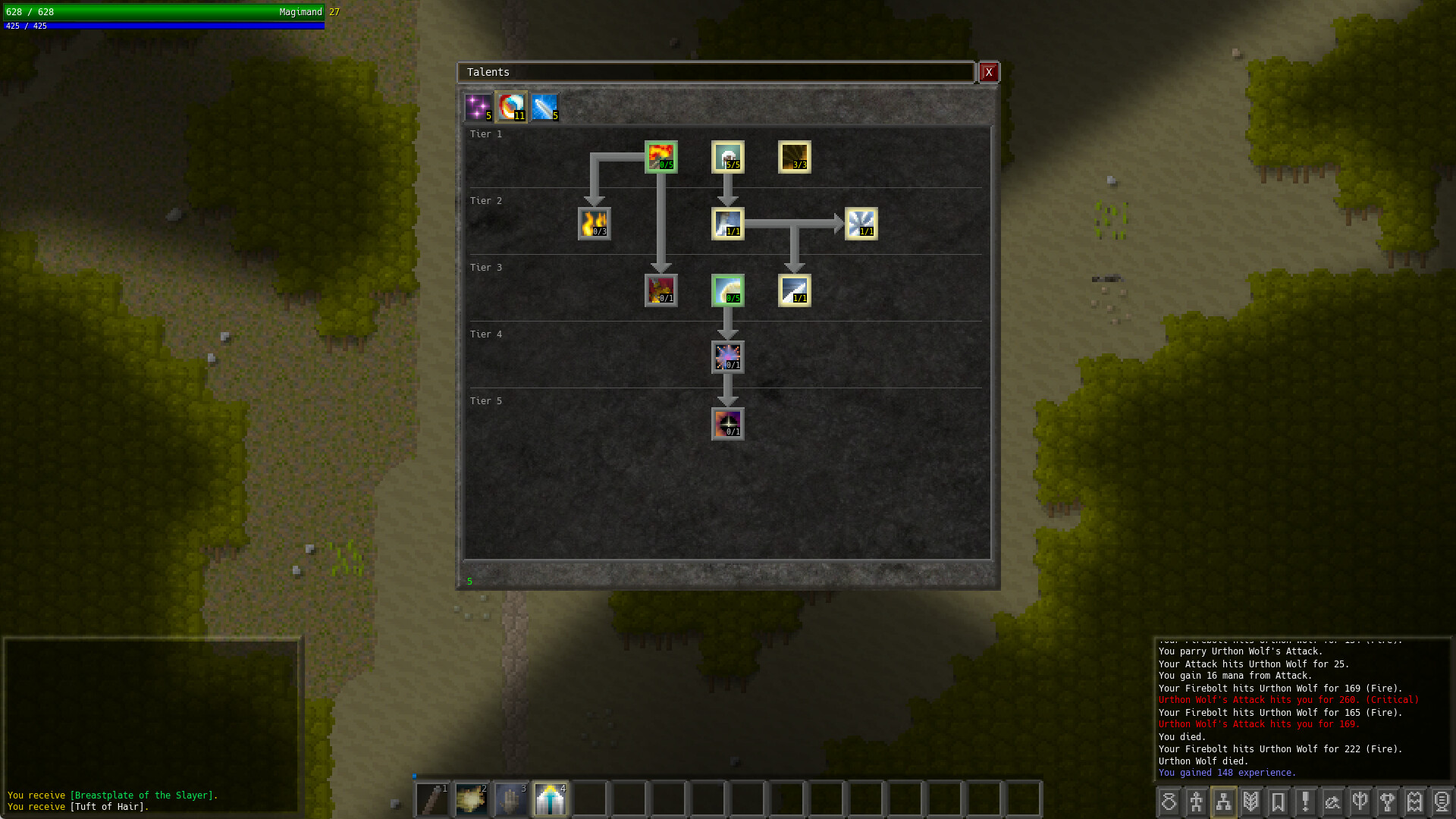The image size is (1456, 819).
Task: Close the Talents window
Action: click(989, 72)
